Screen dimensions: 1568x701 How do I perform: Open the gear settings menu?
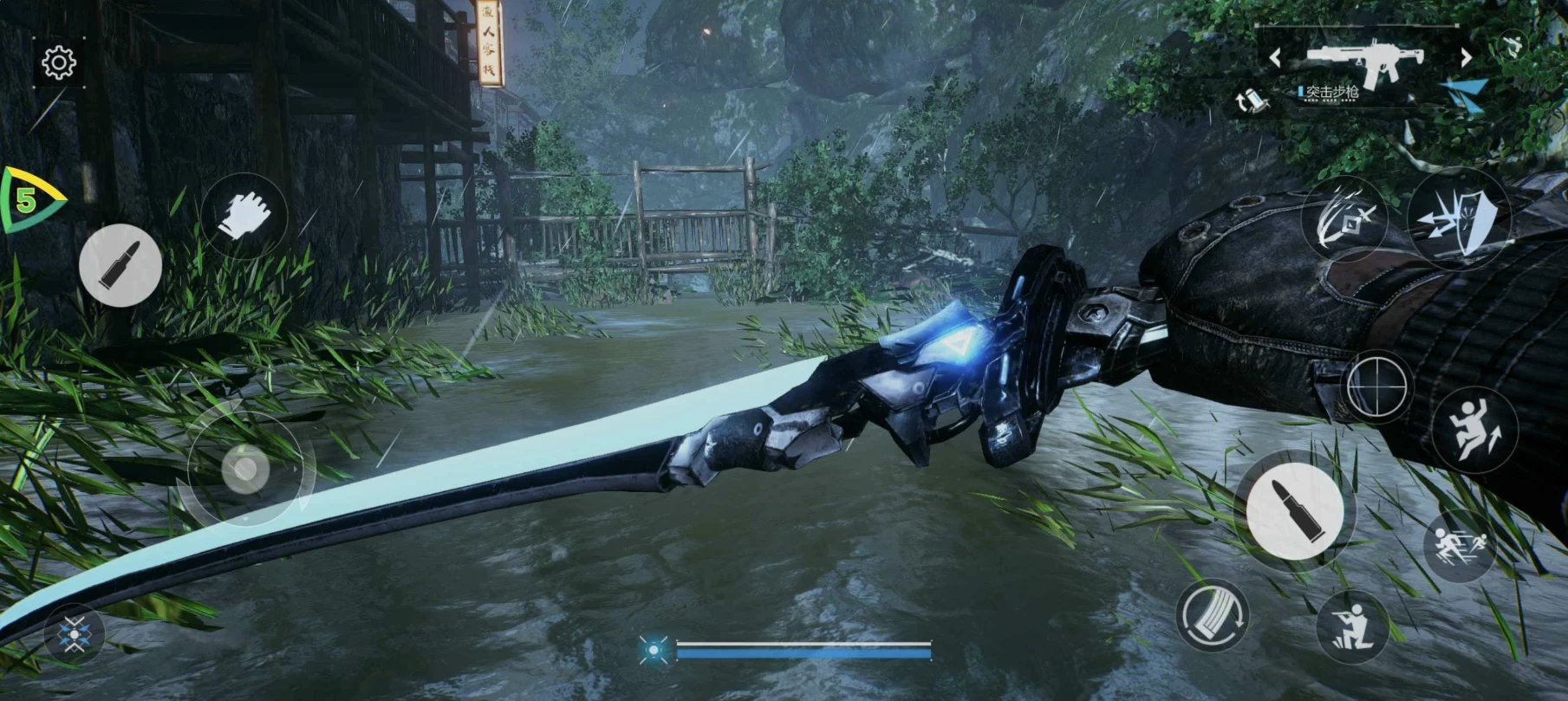pyautogui.click(x=59, y=62)
